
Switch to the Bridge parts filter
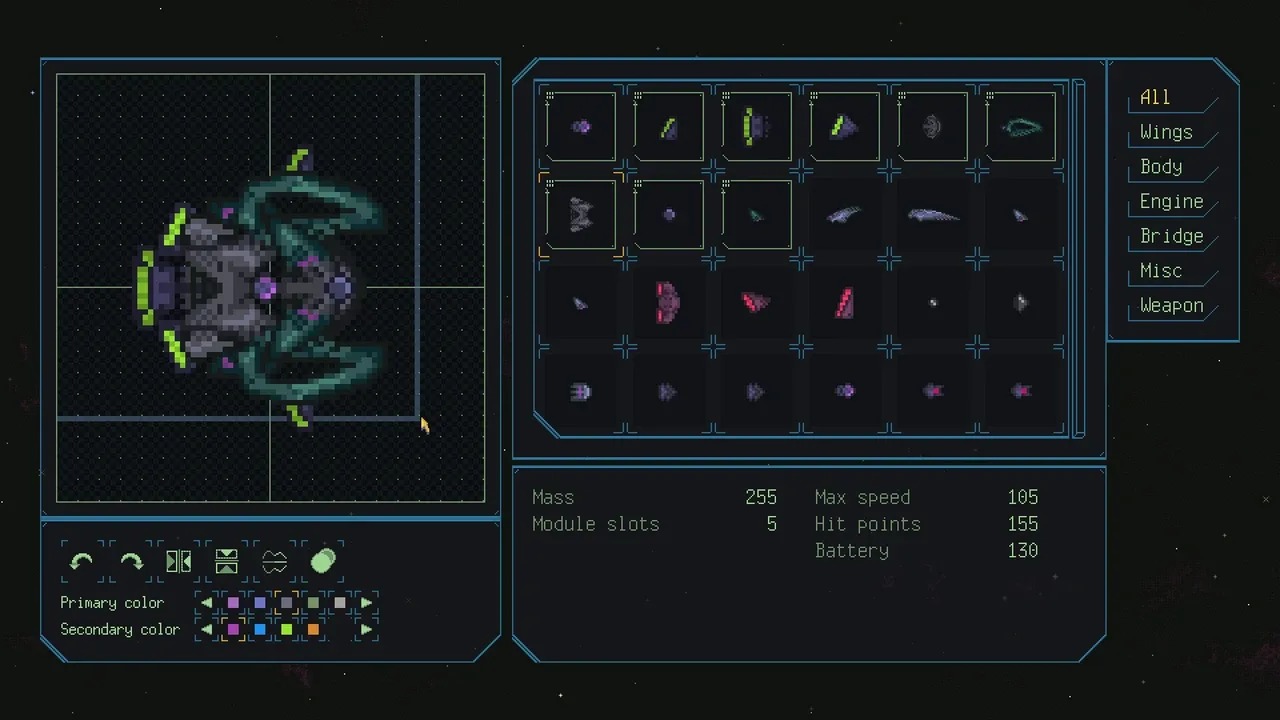(x=1171, y=237)
